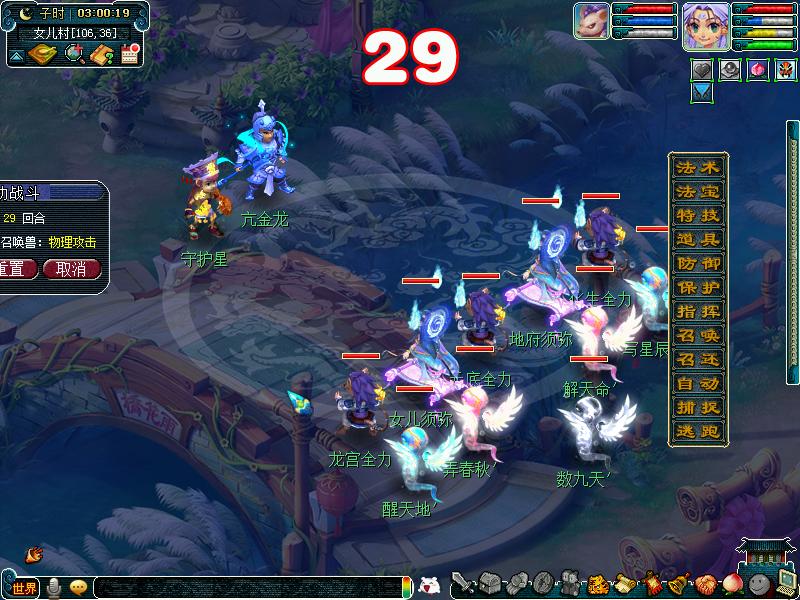
Task: Open the world map magnifier icon
Action: coord(73,54)
